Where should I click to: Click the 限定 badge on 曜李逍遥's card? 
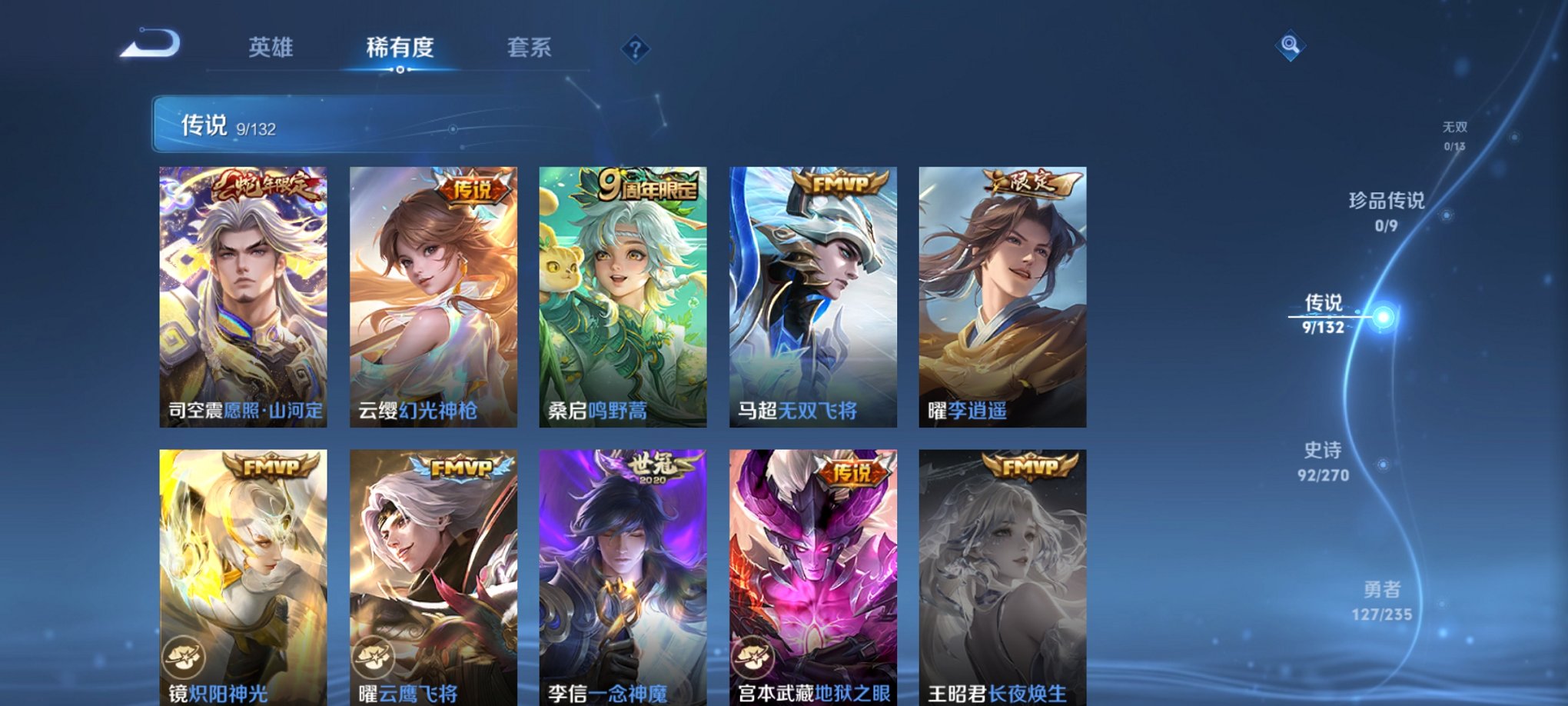click(1028, 186)
